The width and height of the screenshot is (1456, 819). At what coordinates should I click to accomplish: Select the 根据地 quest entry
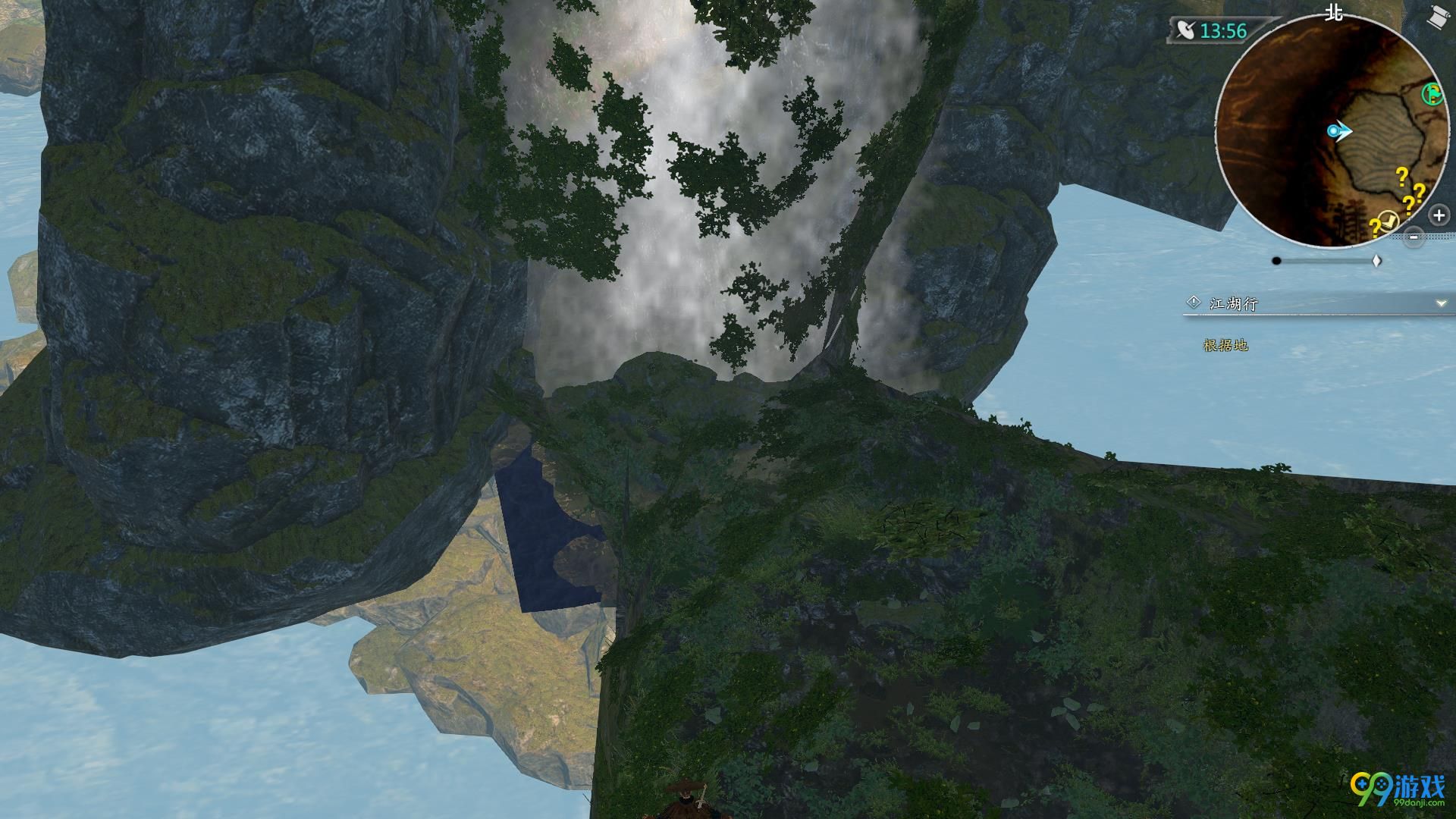1225,345
